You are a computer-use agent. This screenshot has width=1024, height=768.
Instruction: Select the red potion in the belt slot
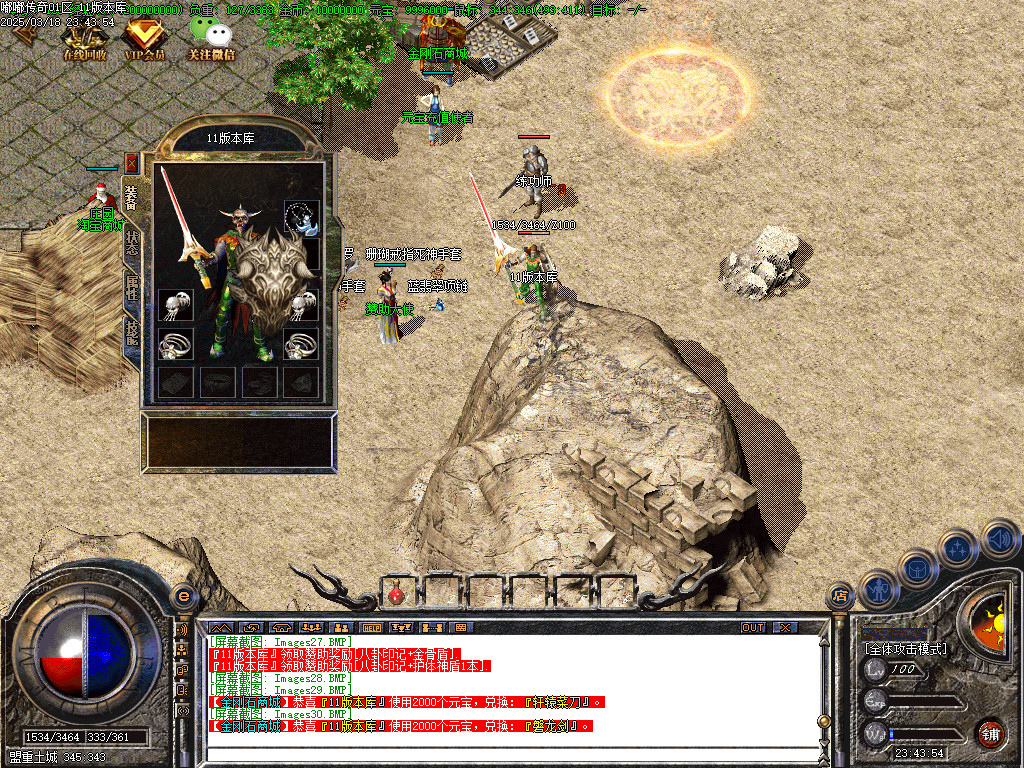coord(396,594)
